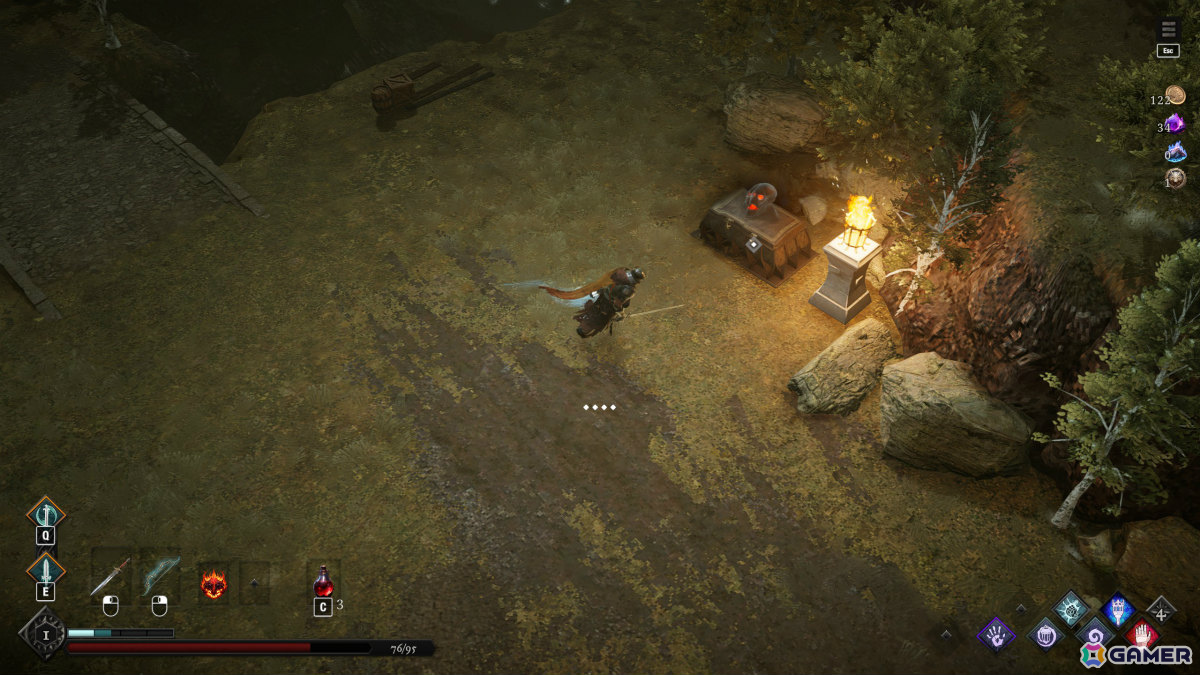The image size is (1200, 675).
Task: Click the wolf head token icon
Action: tap(1176, 179)
